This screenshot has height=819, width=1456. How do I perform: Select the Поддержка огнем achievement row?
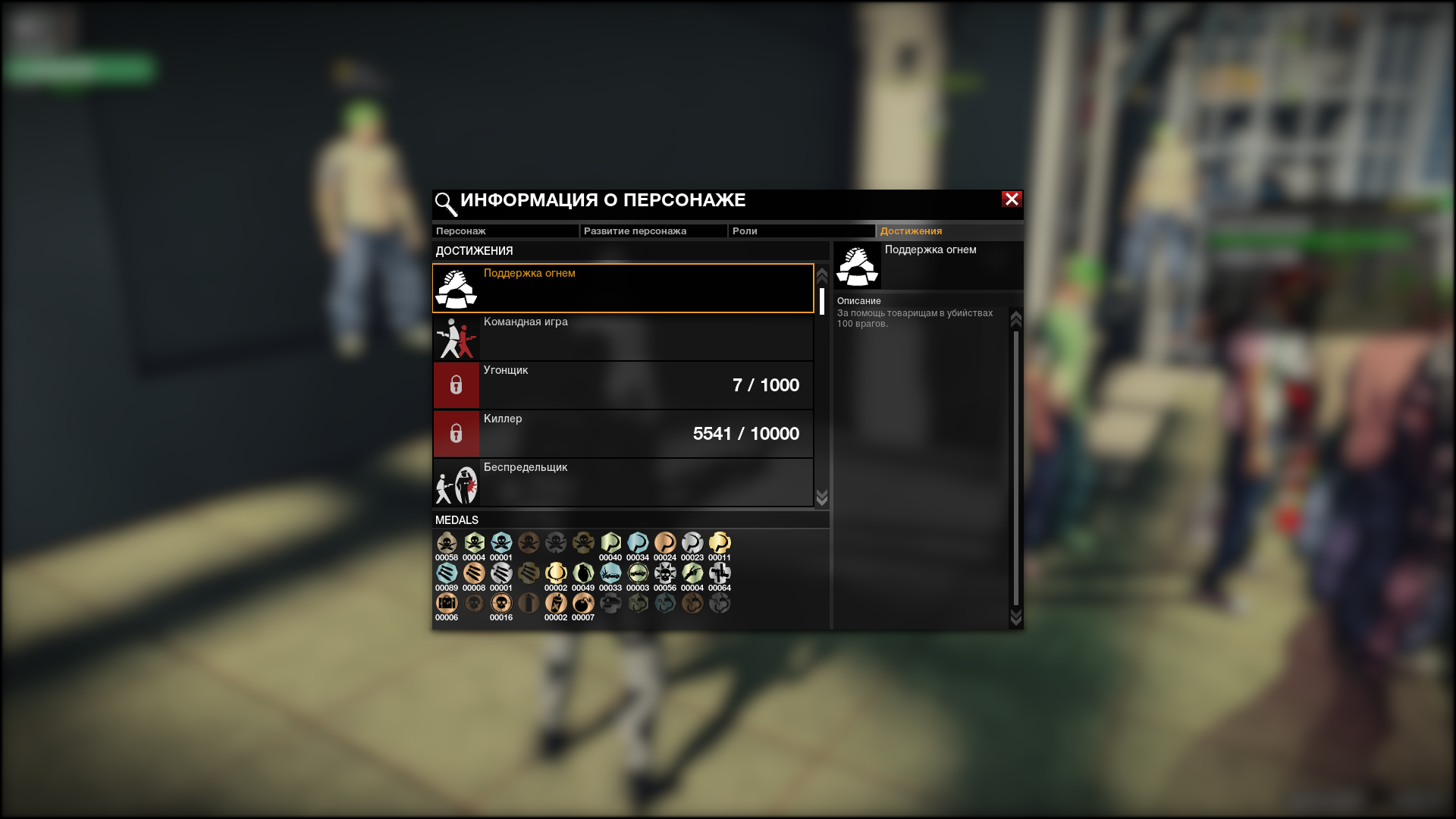[x=623, y=288]
